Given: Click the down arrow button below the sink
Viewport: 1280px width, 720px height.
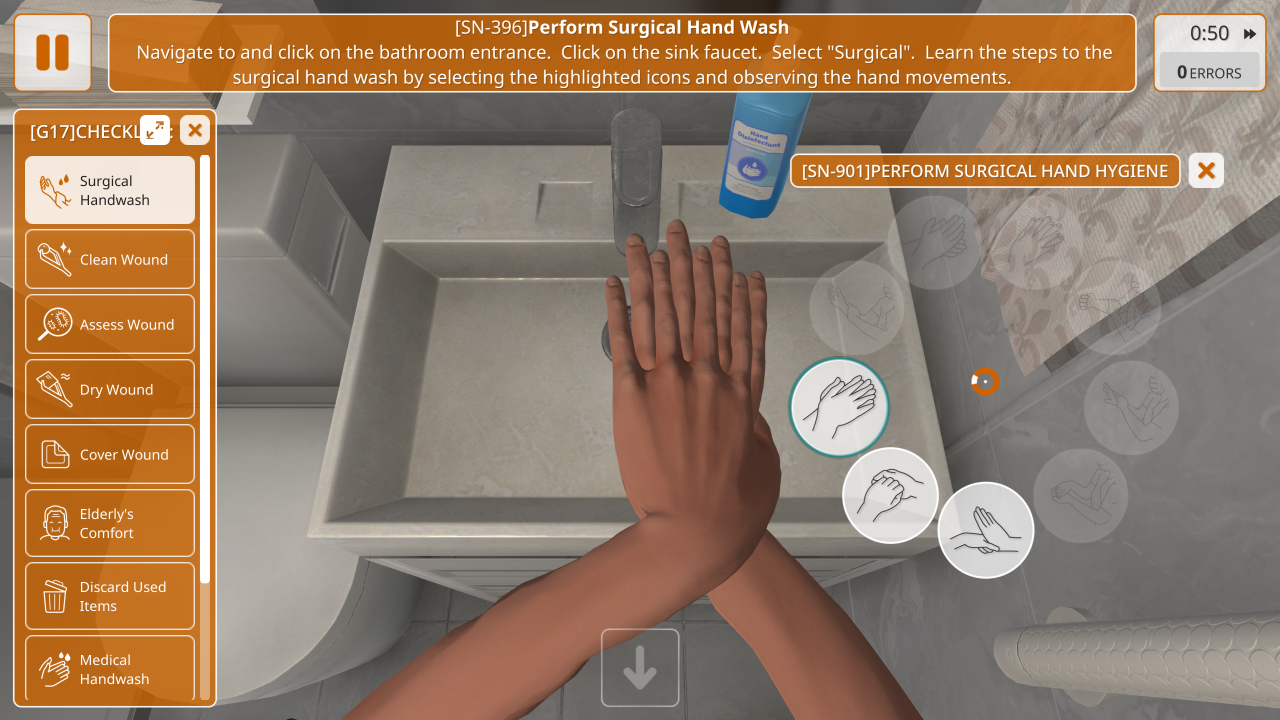Looking at the screenshot, I should (640, 668).
